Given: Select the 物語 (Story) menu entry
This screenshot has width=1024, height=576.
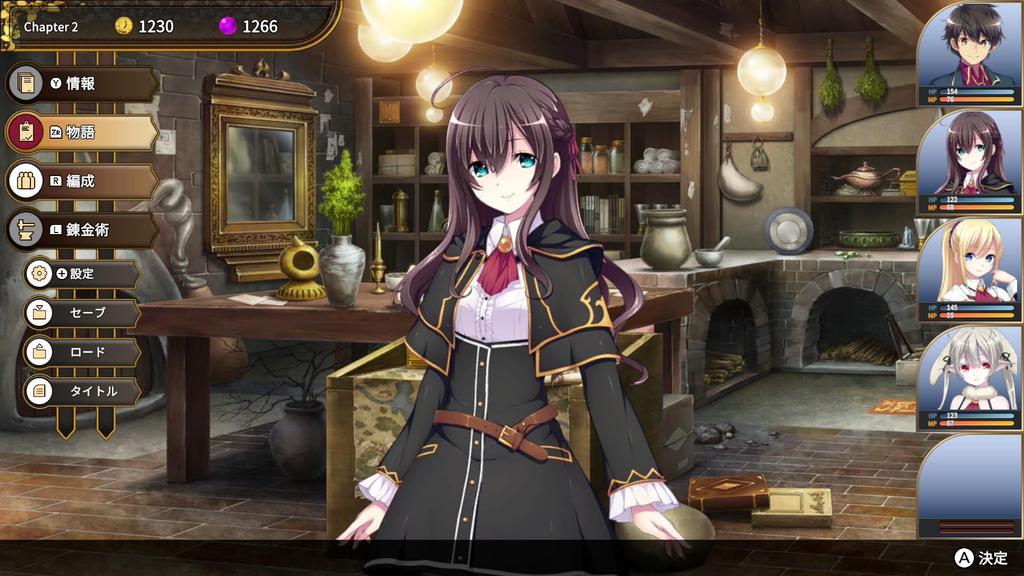Looking at the screenshot, I should click(x=82, y=132).
